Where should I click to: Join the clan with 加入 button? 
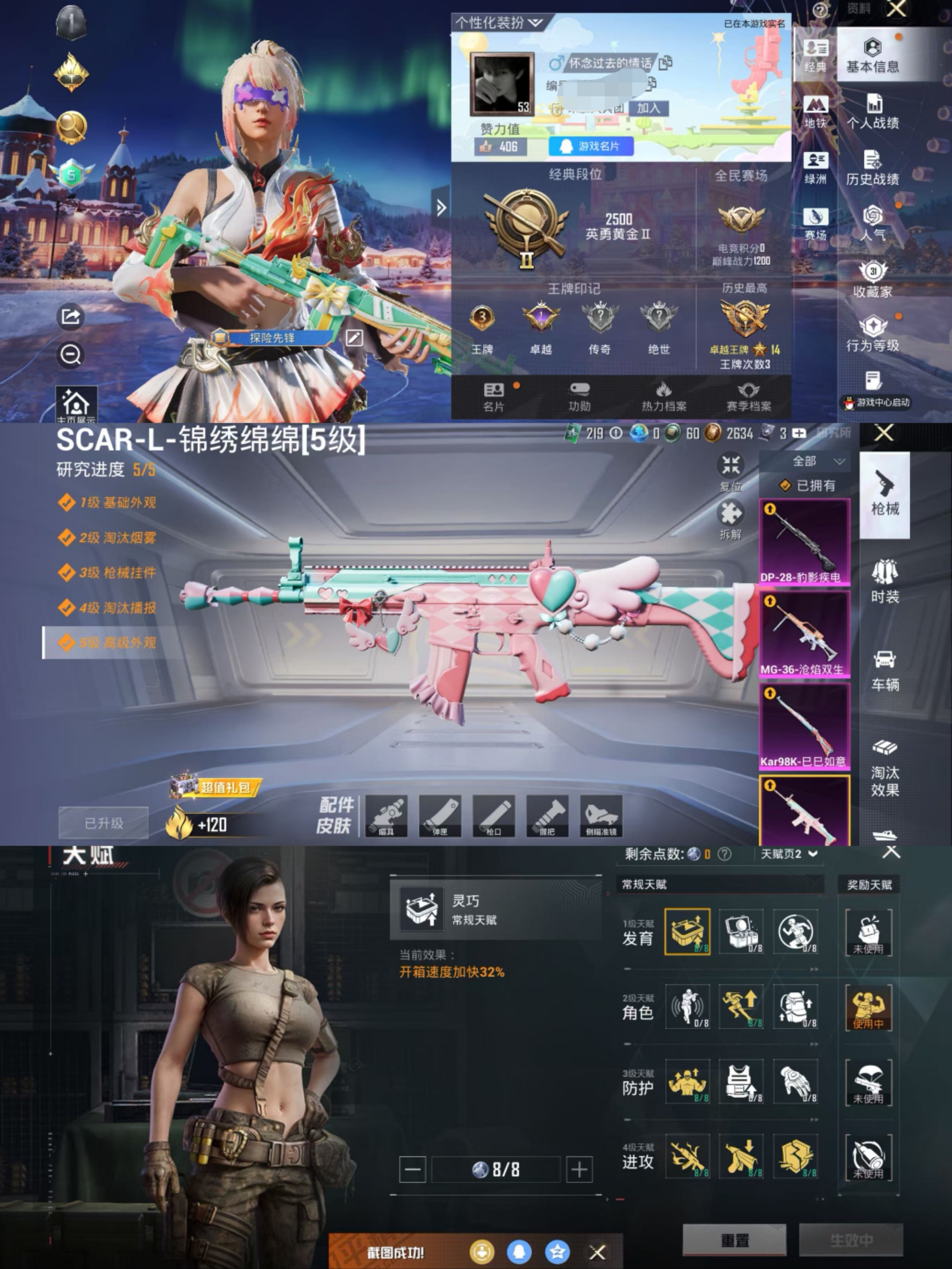tap(648, 108)
